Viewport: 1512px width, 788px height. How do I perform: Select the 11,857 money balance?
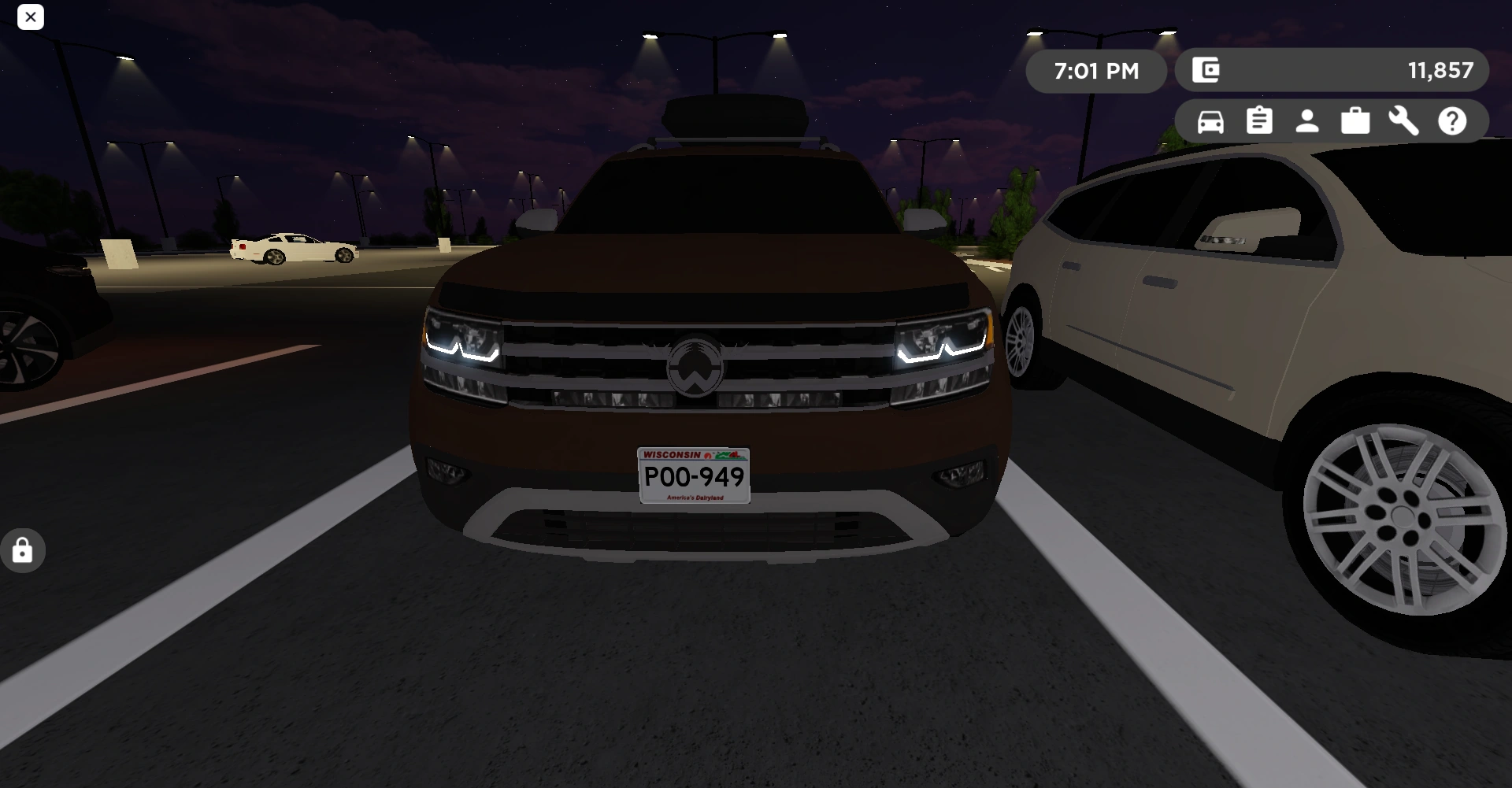point(1440,70)
